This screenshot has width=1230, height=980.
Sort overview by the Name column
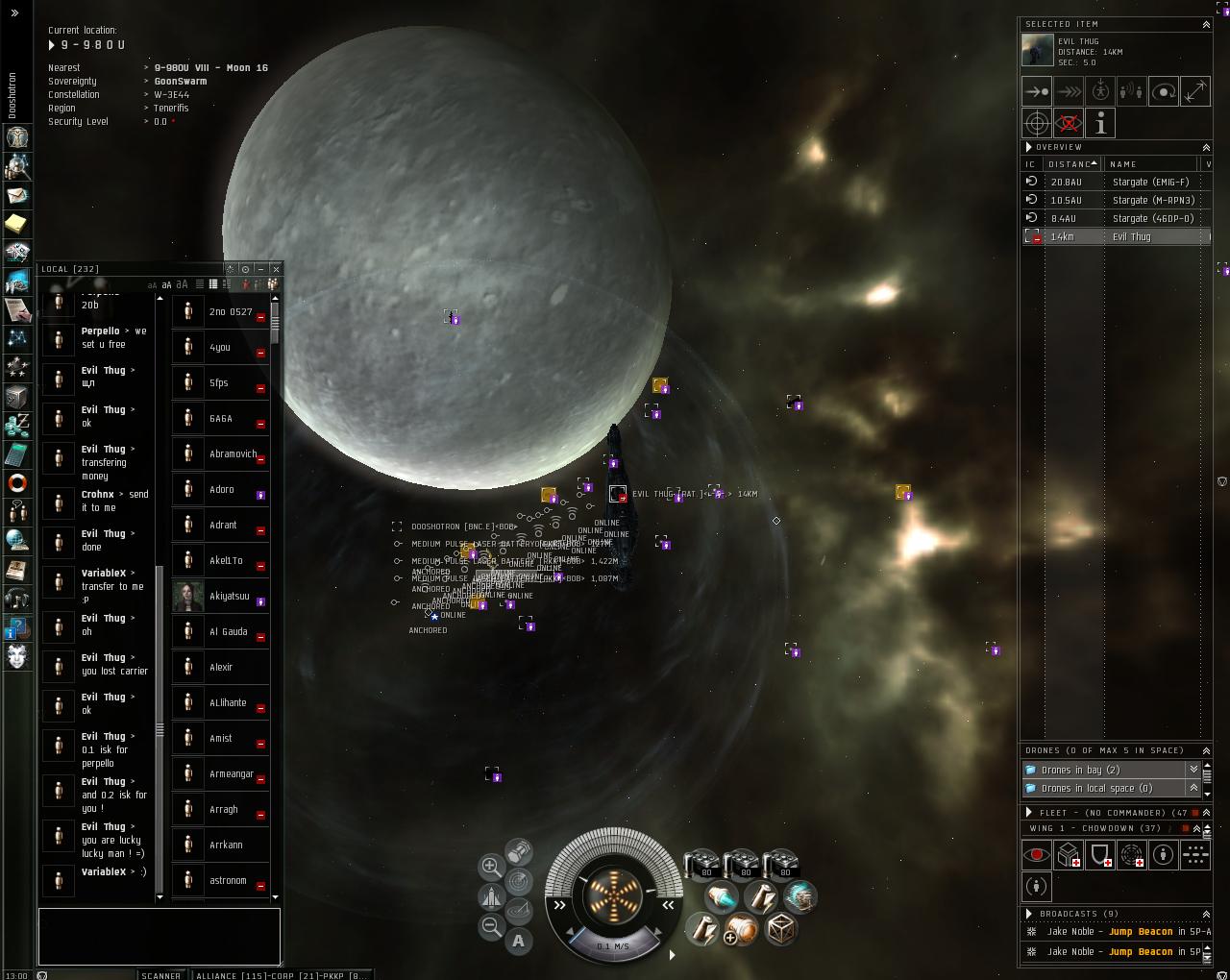(x=1148, y=164)
